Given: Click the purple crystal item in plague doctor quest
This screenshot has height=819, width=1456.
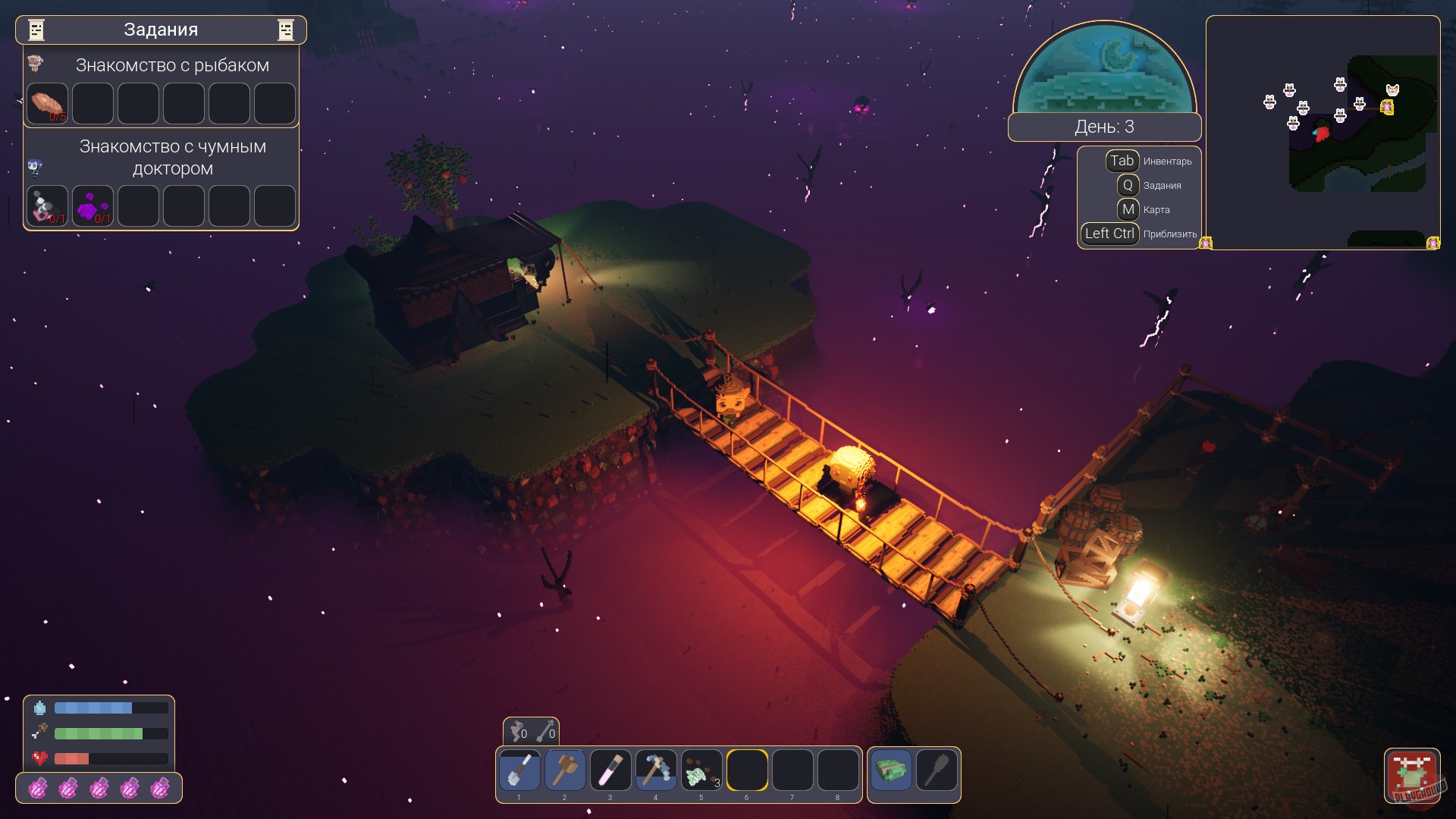Looking at the screenshot, I should [93, 206].
